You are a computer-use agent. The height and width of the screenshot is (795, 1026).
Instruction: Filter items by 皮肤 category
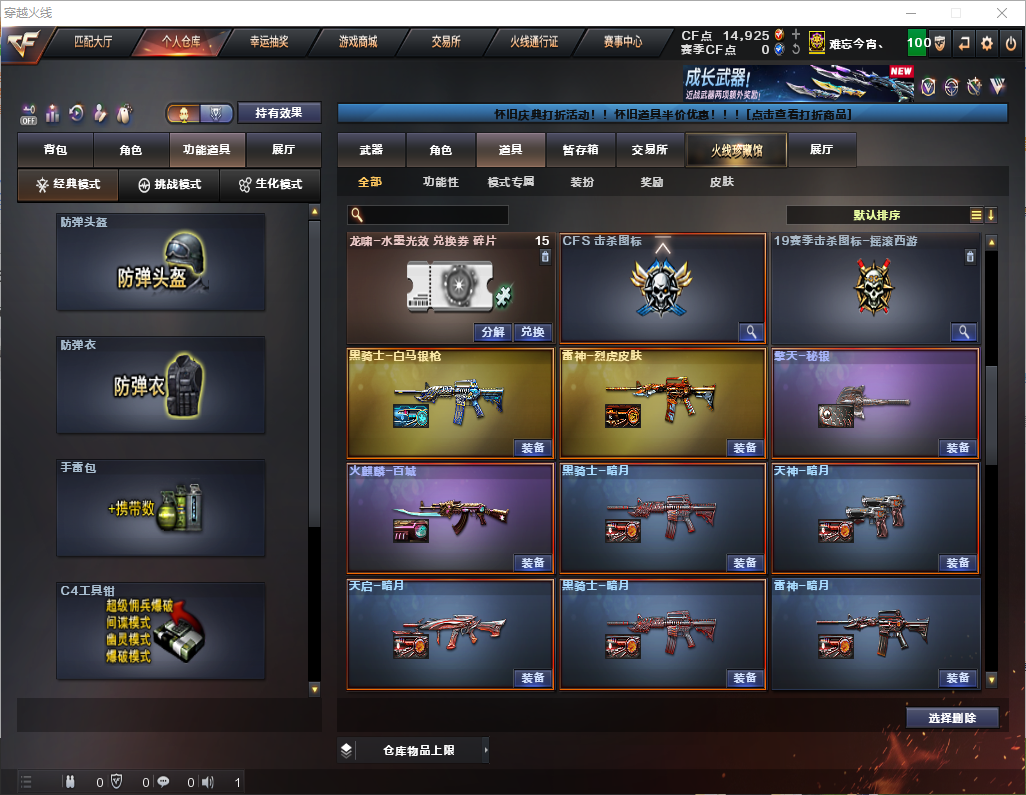point(721,182)
